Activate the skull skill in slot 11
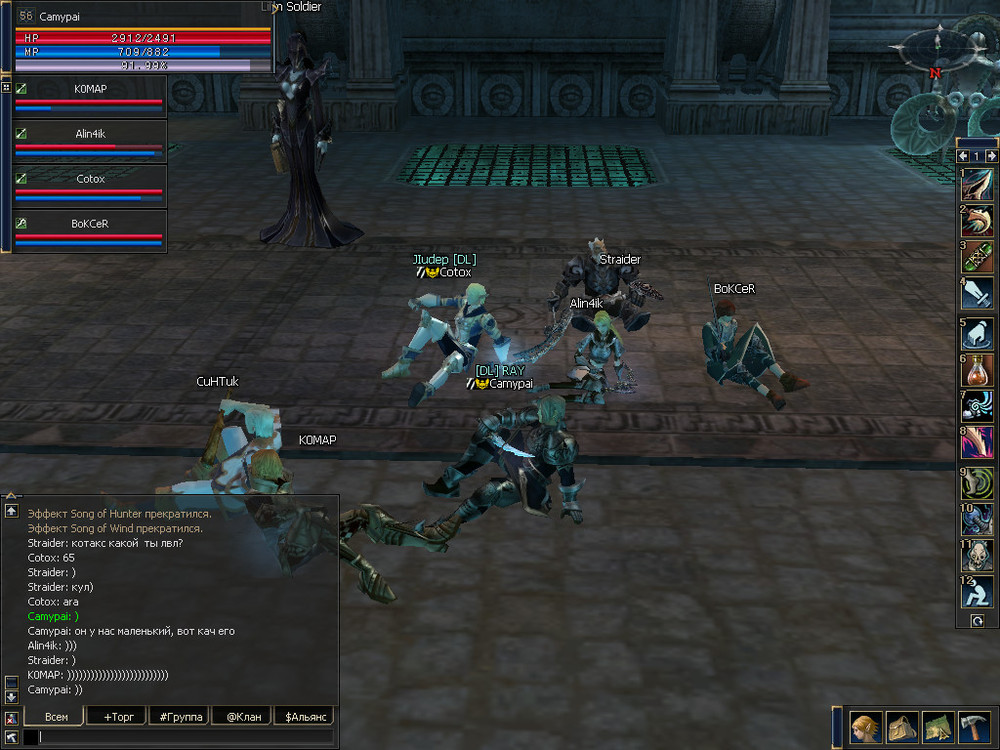1000x750 pixels. click(x=978, y=555)
